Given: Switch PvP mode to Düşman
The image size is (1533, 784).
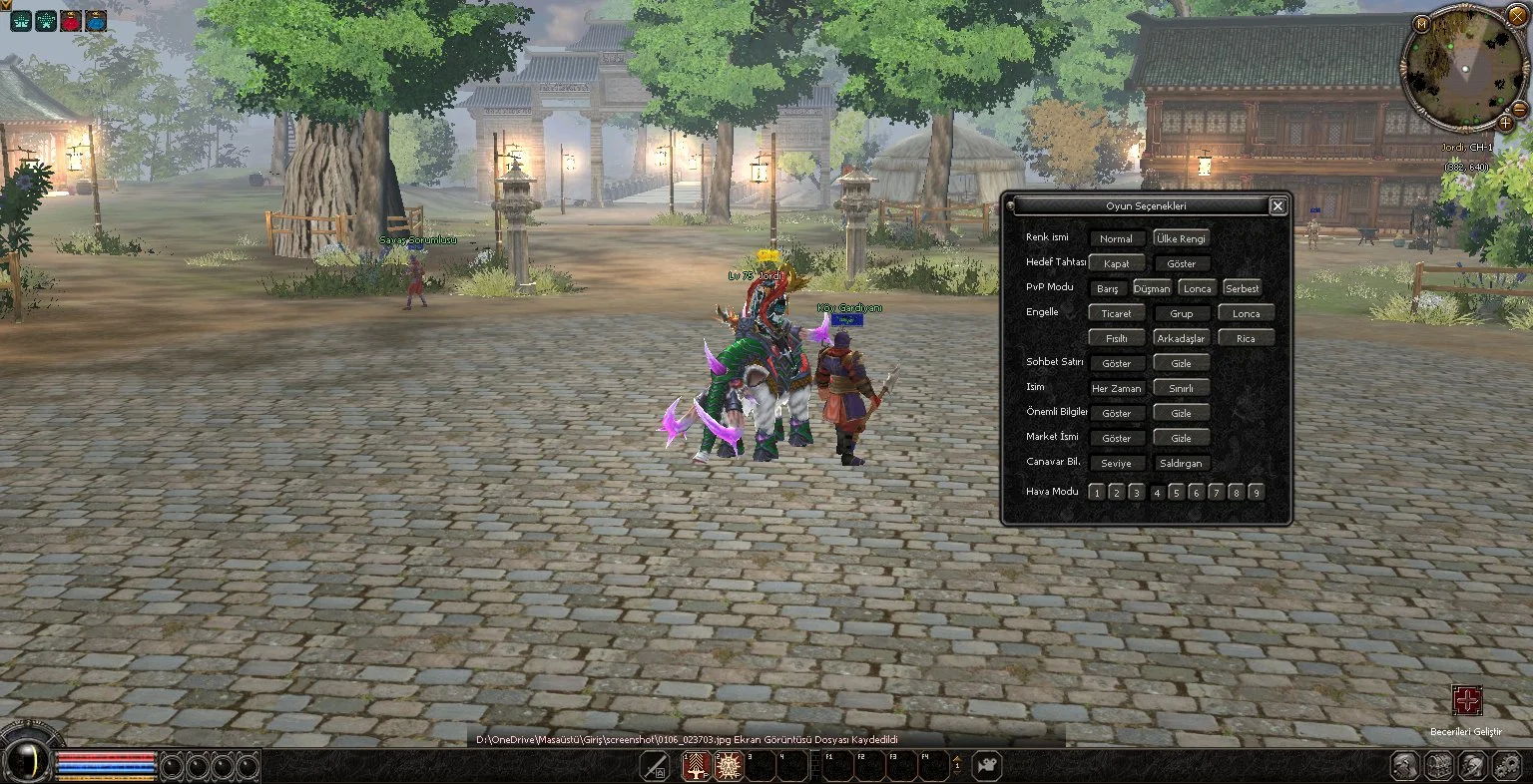Looking at the screenshot, I should pyautogui.click(x=1152, y=289).
